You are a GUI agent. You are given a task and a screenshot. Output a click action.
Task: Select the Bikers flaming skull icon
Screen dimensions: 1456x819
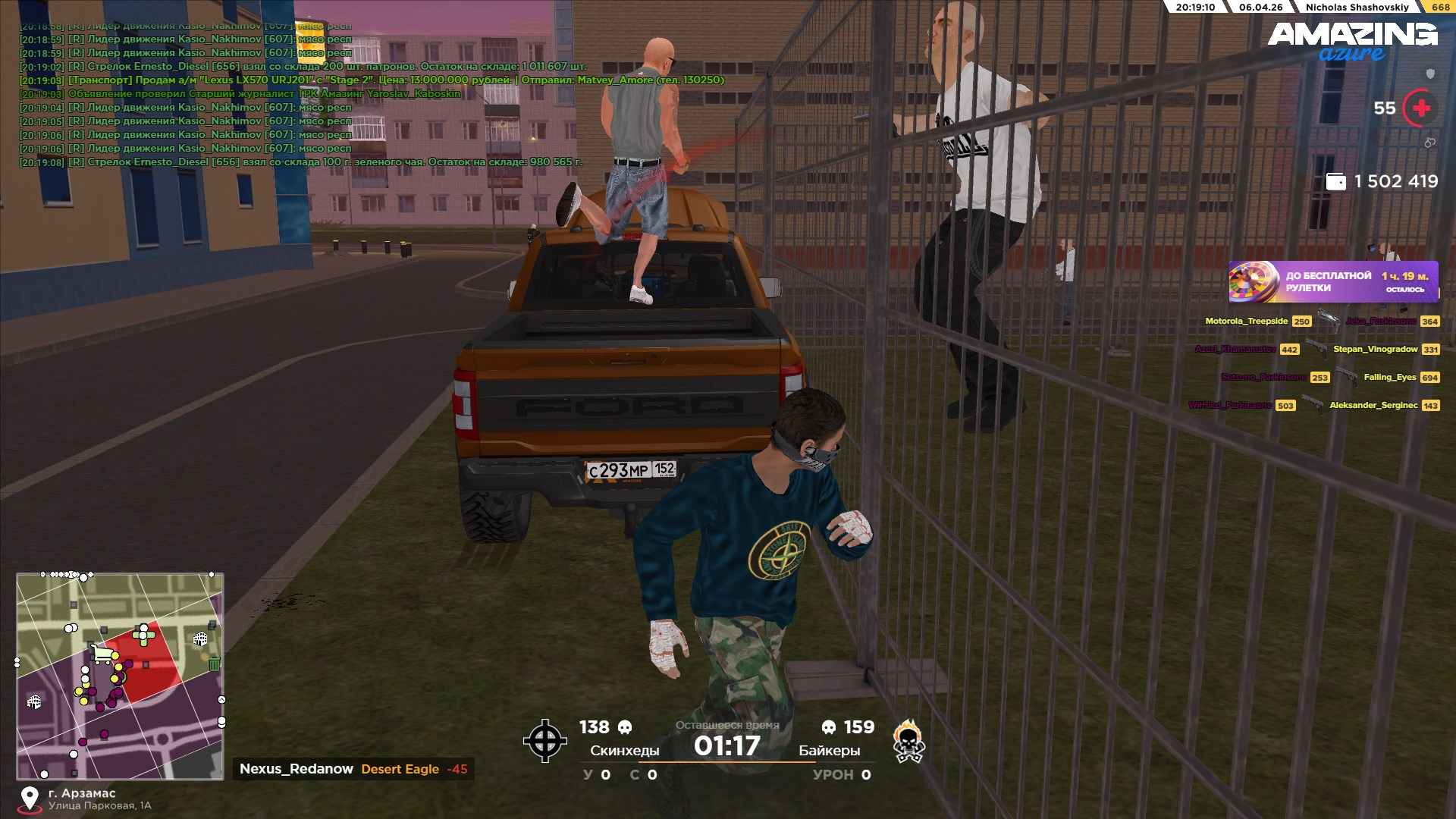pyautogui.click(x=908, y=741)
